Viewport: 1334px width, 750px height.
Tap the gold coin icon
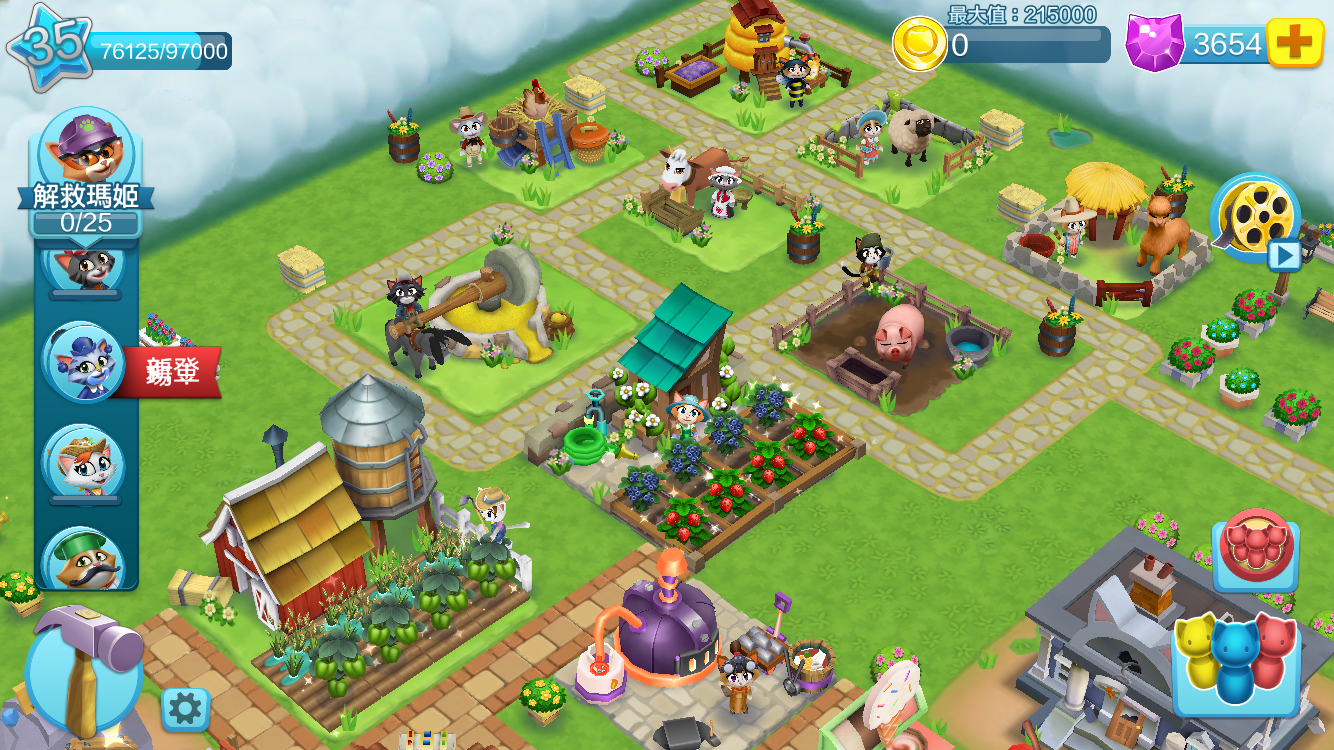(x=919, y=45)
